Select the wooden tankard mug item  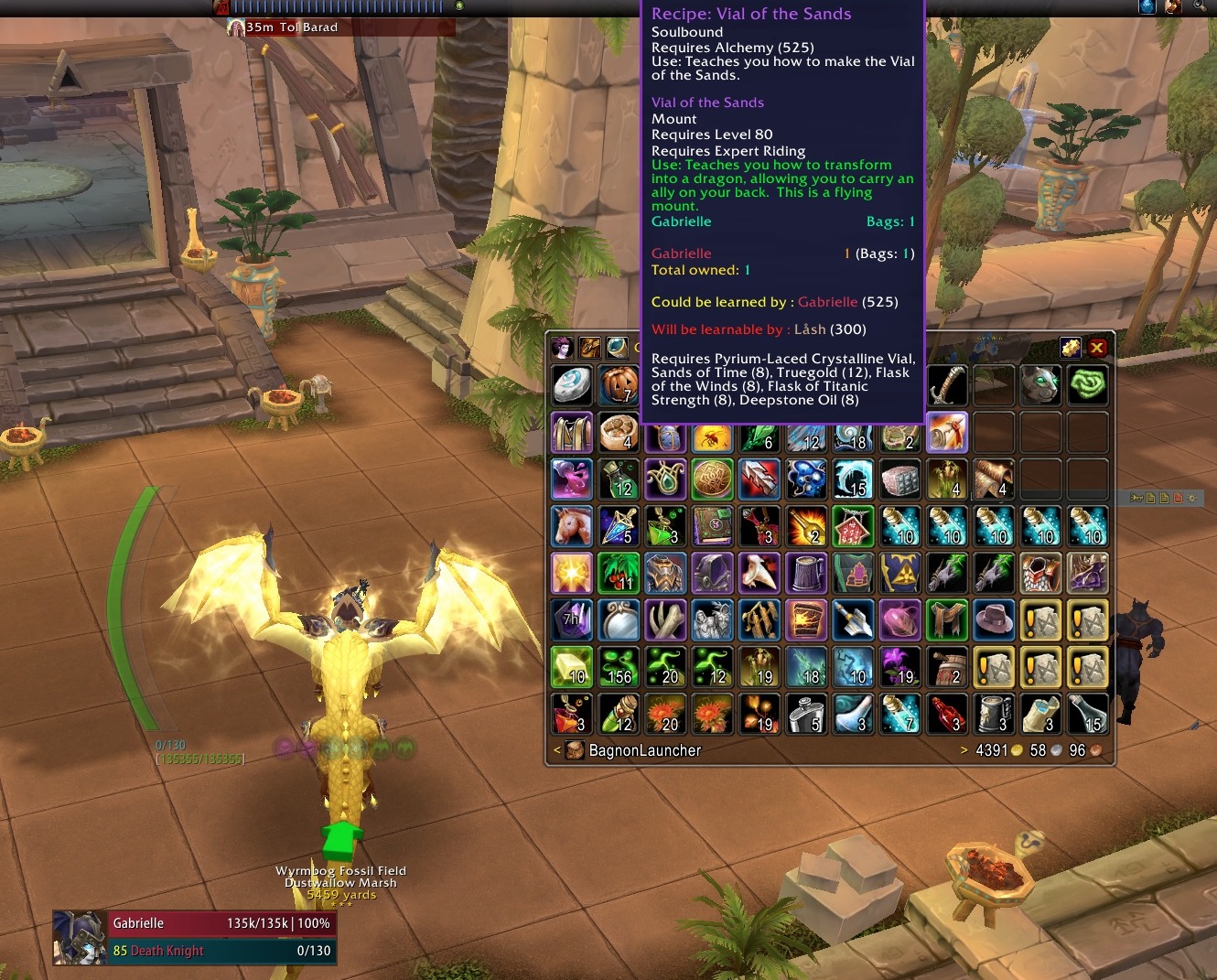(x=806, y=573)
